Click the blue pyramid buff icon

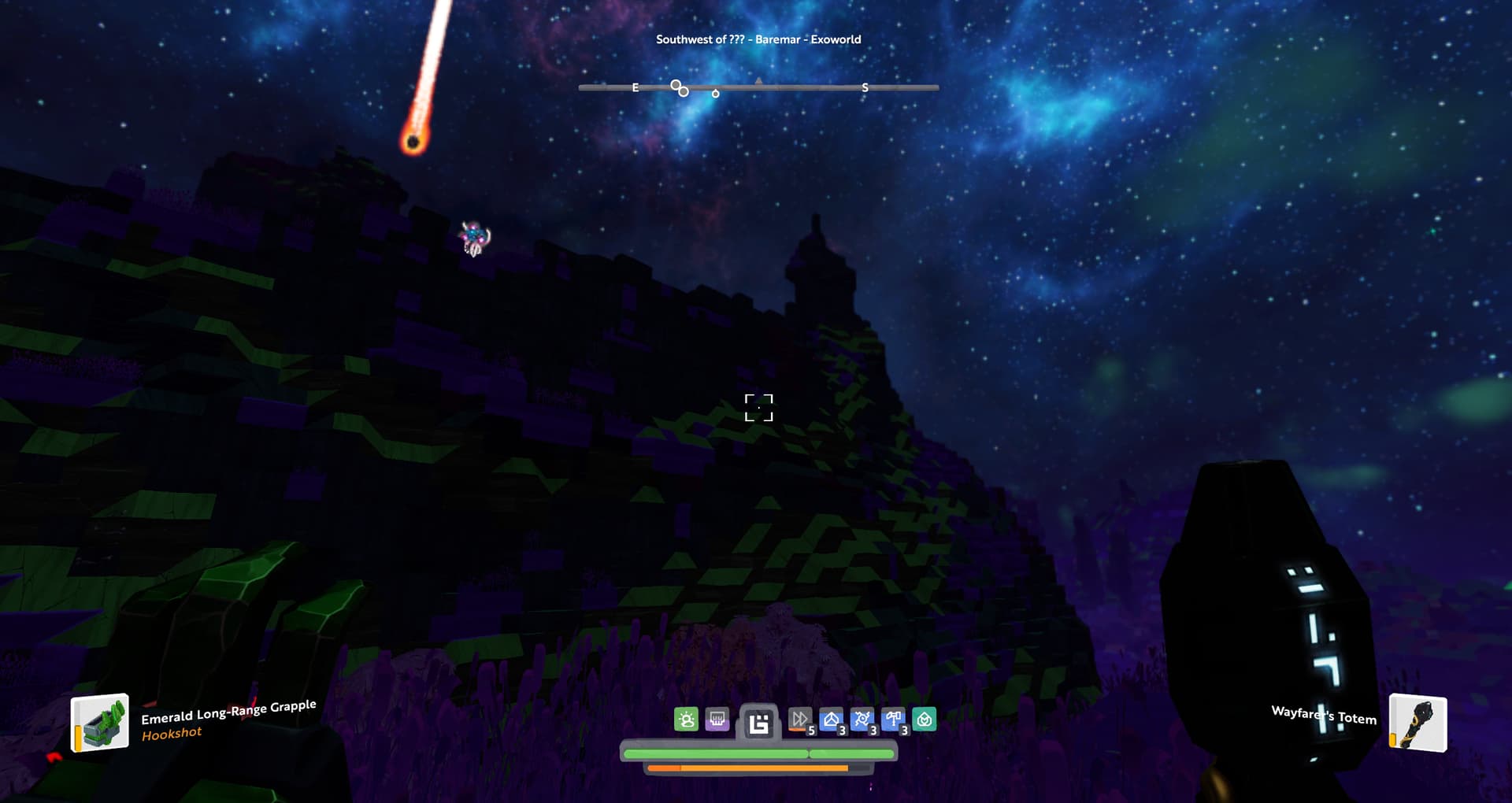[x=831, y=719]
